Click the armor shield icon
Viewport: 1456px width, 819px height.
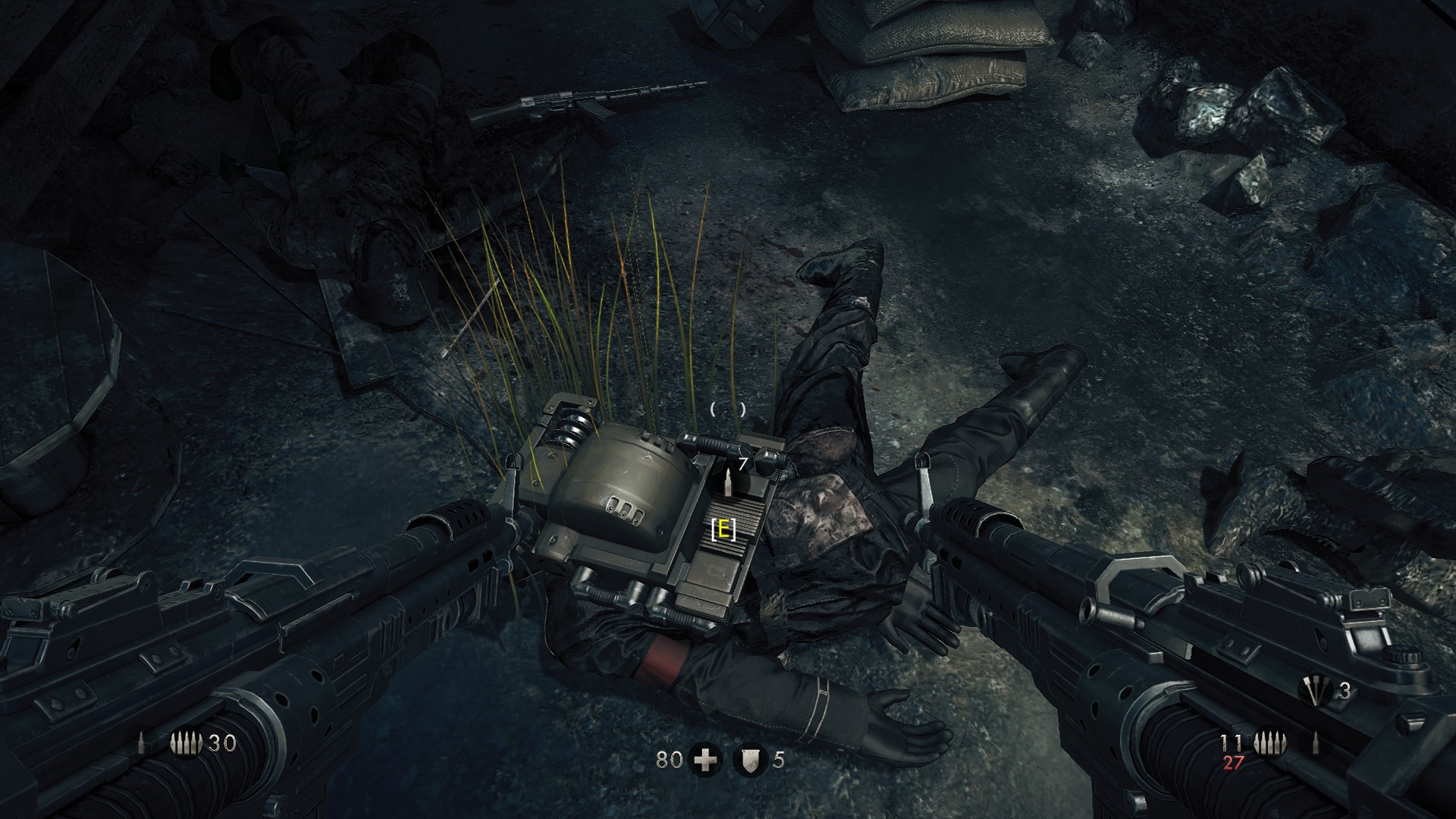pos(750,760)
